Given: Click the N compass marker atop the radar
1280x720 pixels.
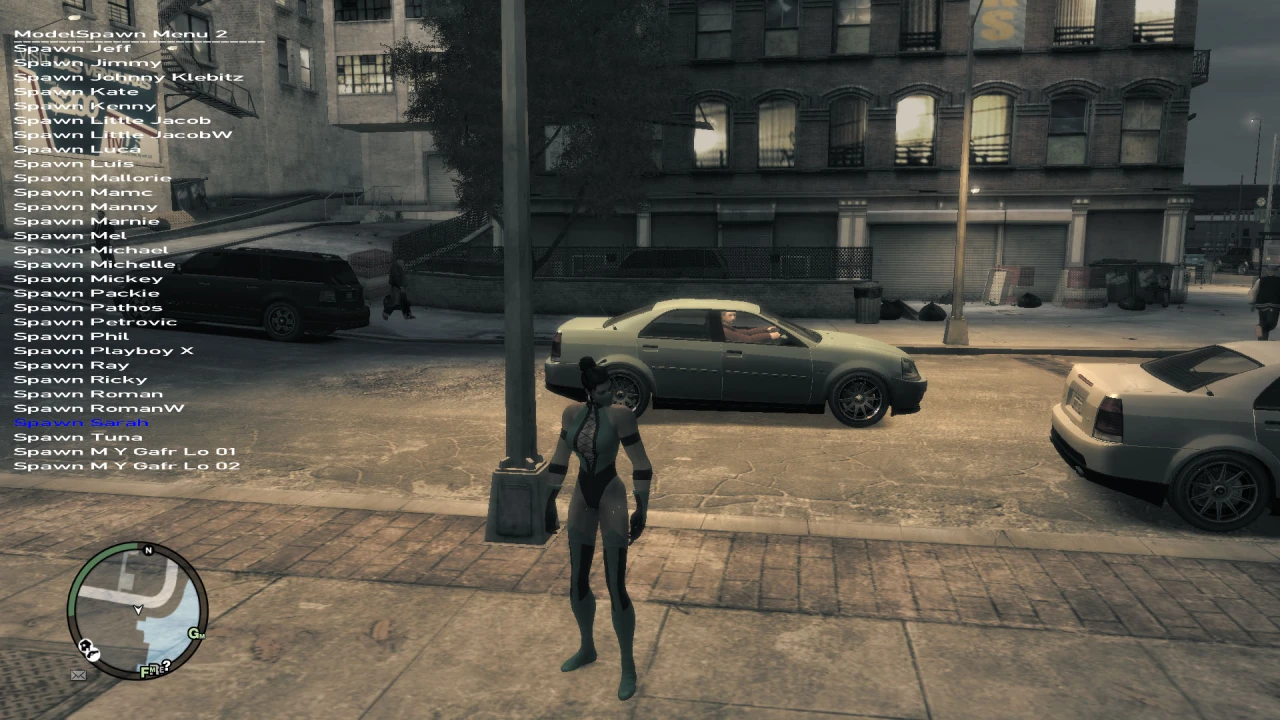Looking at the screenshot, I should point(148,551).
